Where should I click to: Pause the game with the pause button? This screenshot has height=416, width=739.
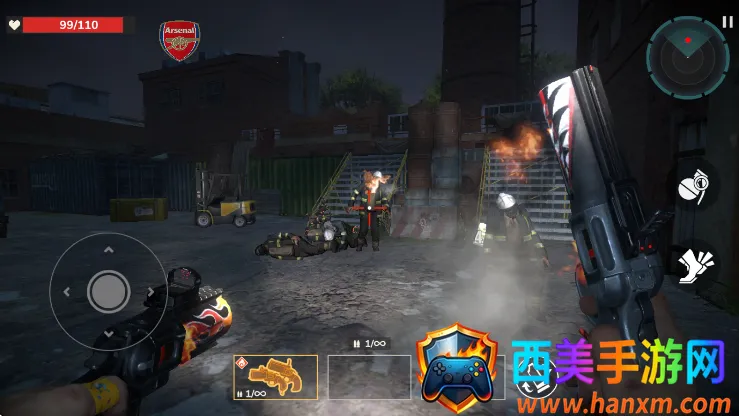click(x=727, y=22)
